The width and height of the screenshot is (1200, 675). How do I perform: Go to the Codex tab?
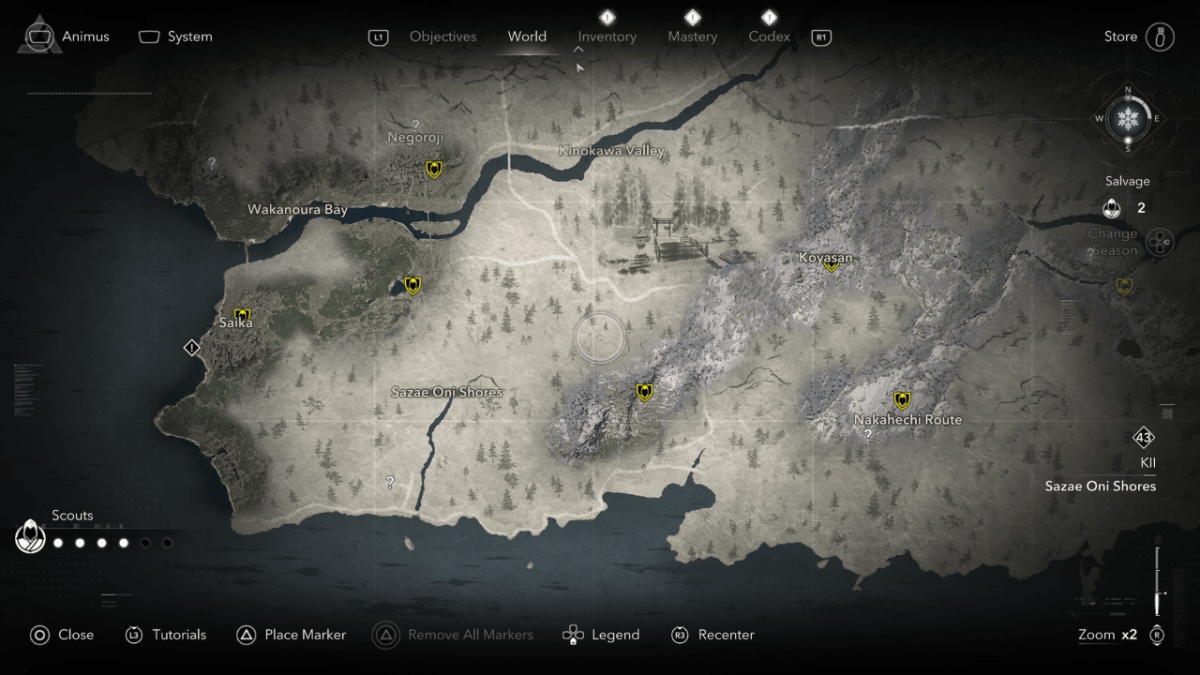[769, 37]
